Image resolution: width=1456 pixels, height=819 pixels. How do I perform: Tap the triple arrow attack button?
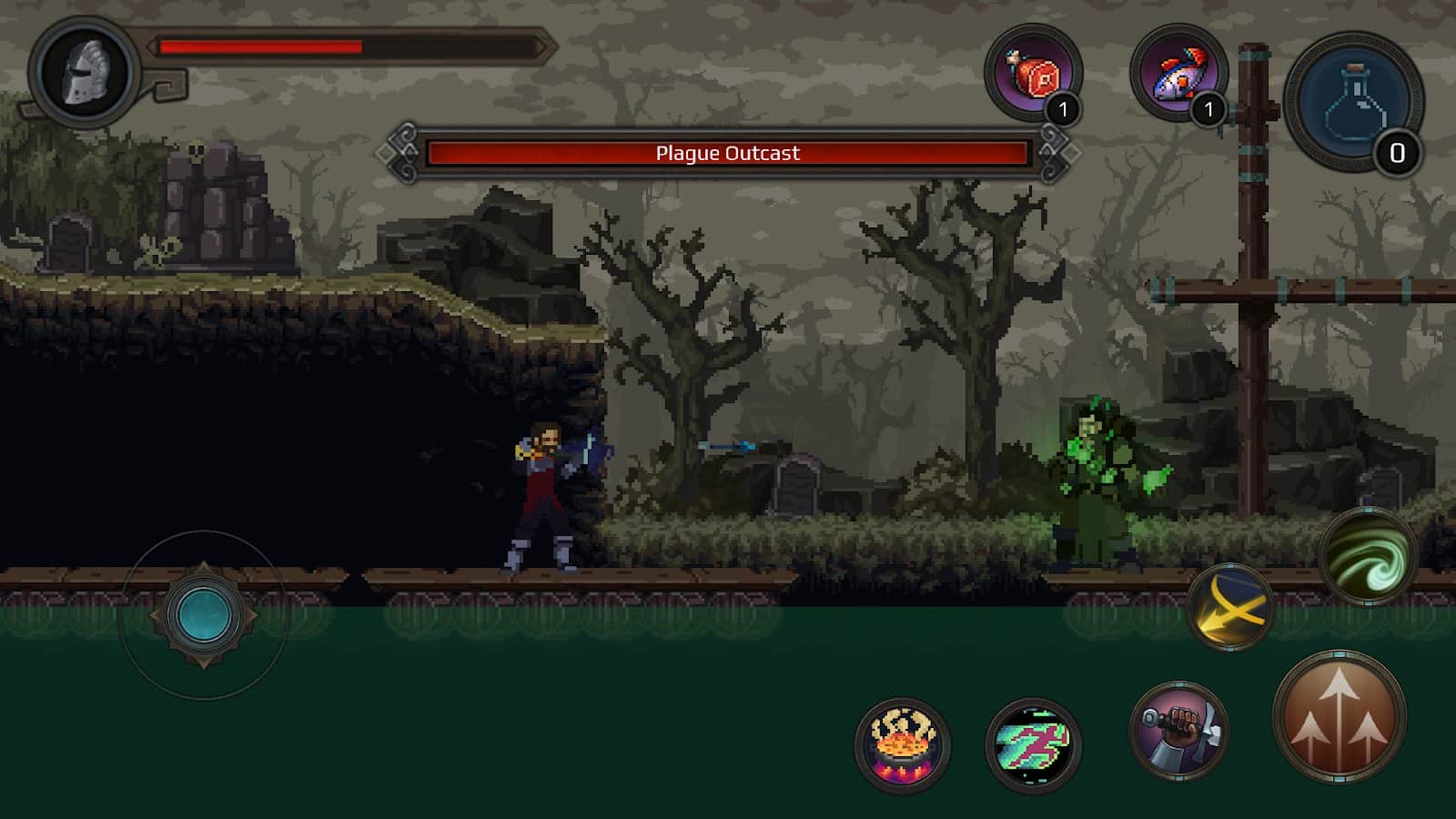(1339, 717)
